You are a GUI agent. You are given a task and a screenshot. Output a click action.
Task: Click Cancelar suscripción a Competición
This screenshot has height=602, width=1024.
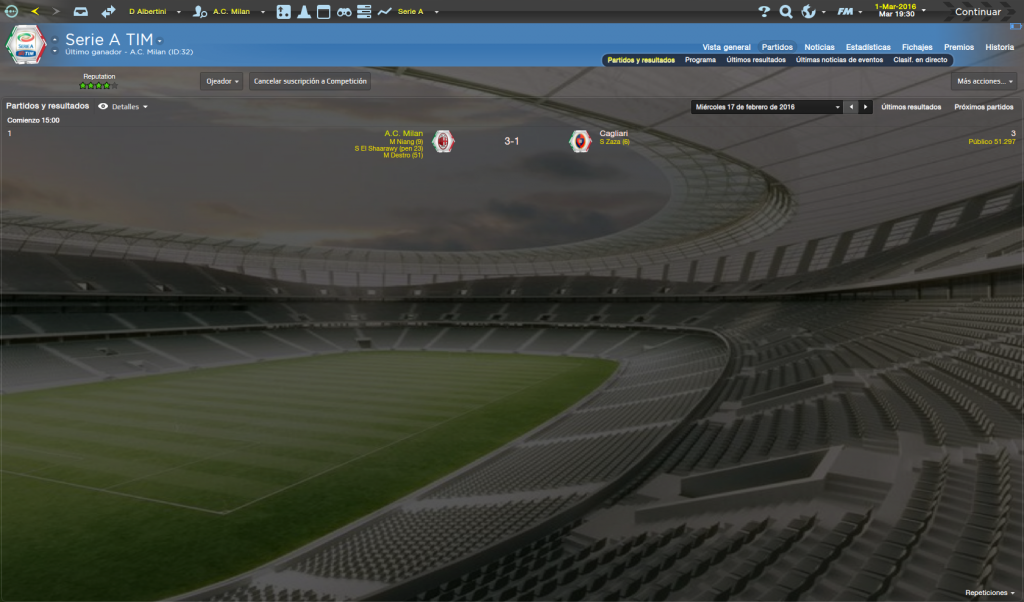310,81
